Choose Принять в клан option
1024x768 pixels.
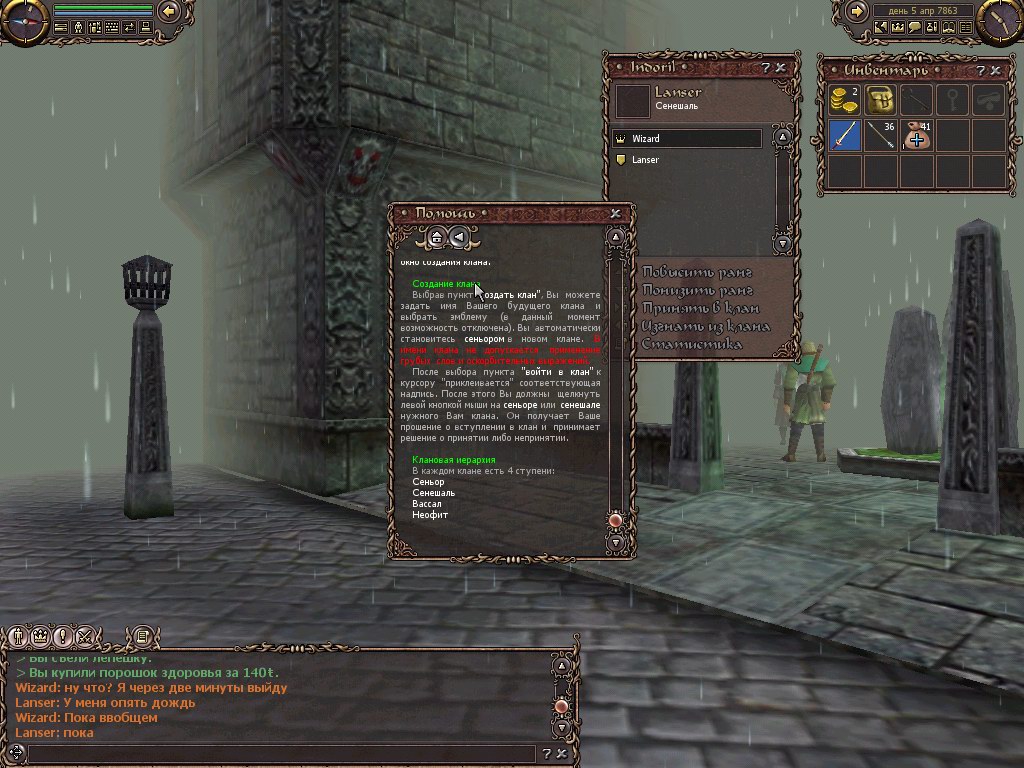coord(700,308)
